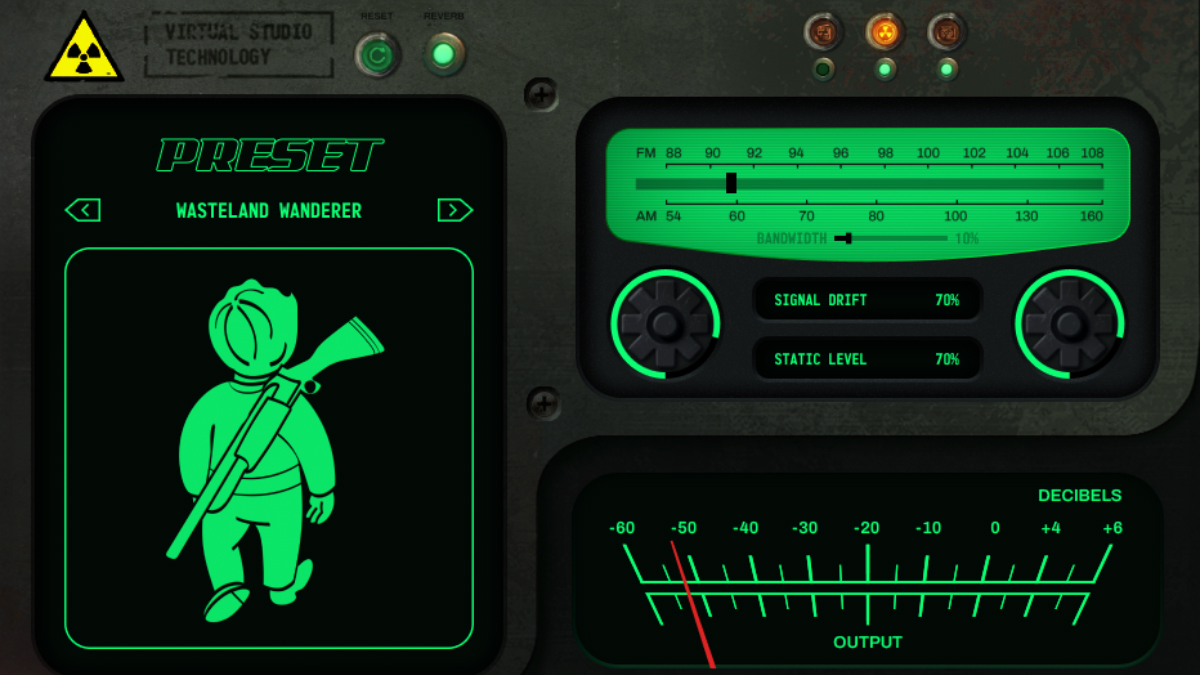This screenshot has height=675, width=1200.
Task: Toggle the Reverb button
Action: pyautogui.click(x=444, y=54)
